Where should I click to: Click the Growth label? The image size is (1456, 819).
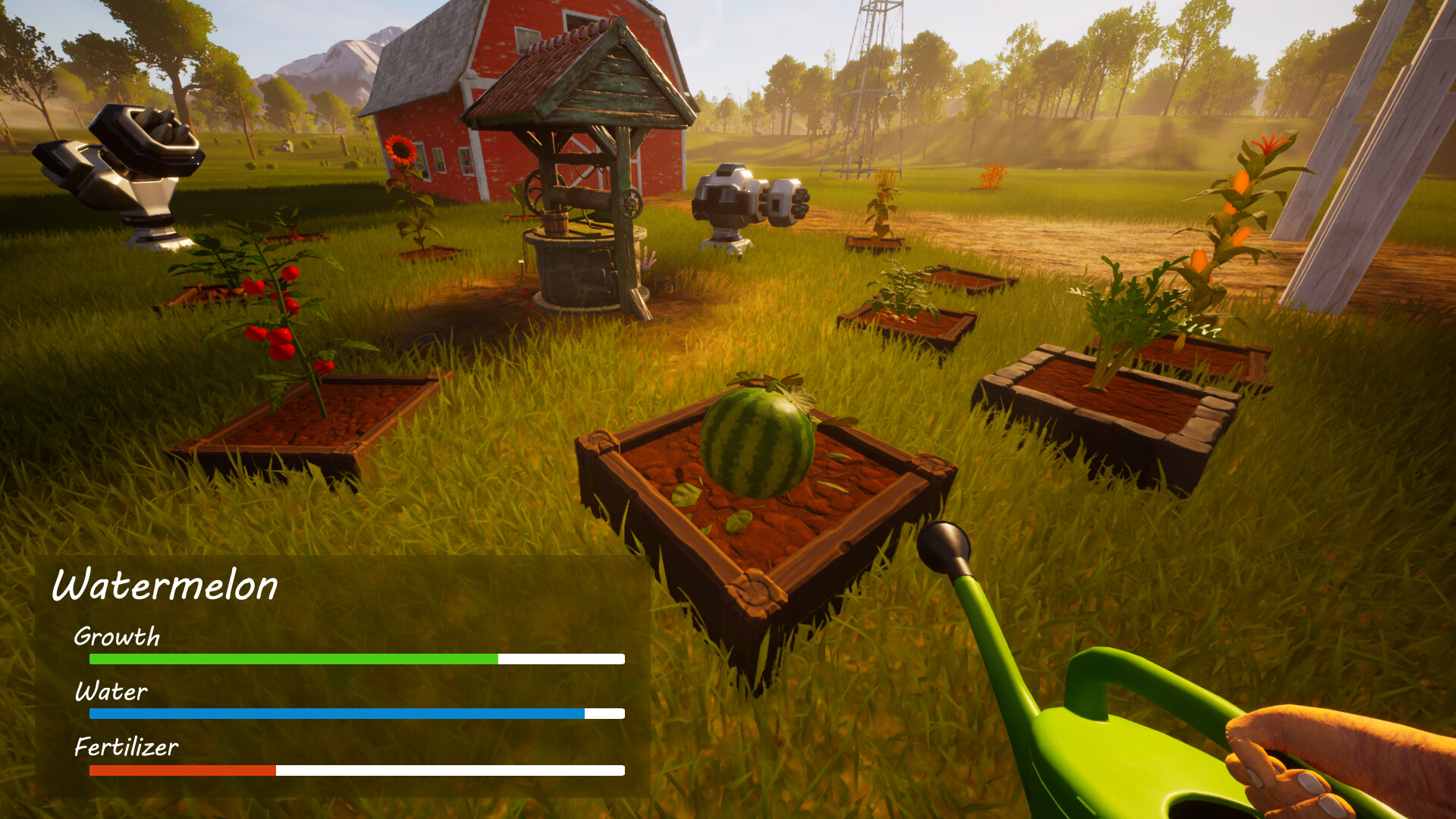tap(115, 638)
